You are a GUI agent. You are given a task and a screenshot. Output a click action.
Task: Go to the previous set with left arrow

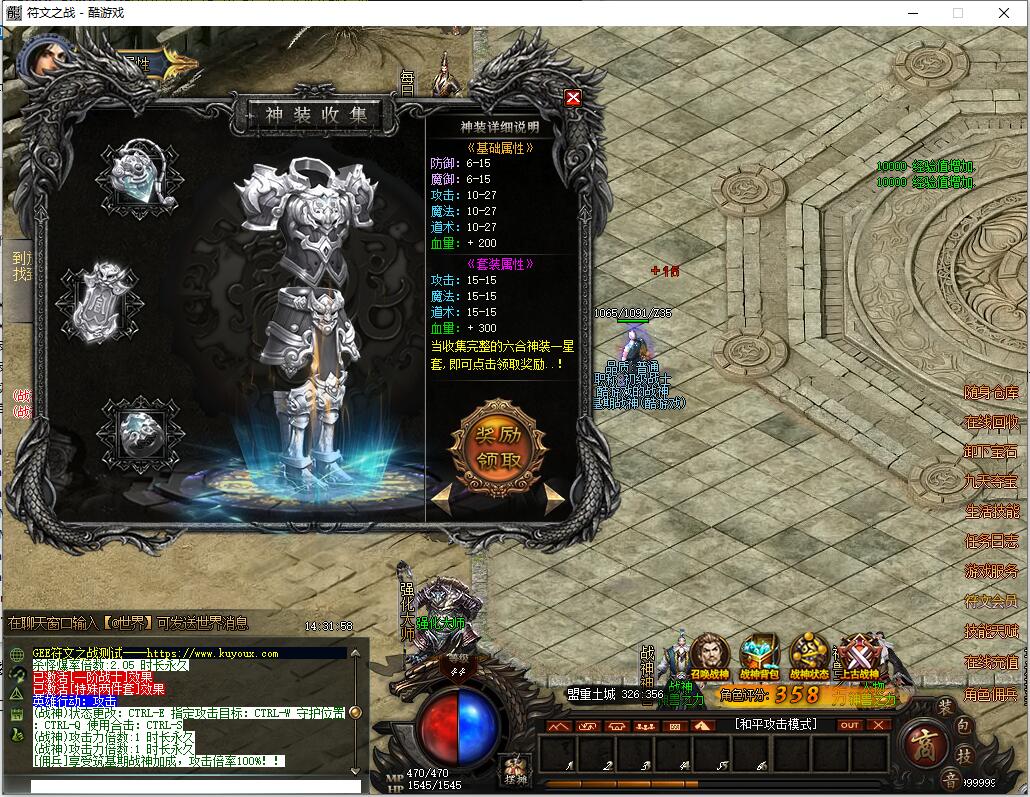click(x=441, y=496)
